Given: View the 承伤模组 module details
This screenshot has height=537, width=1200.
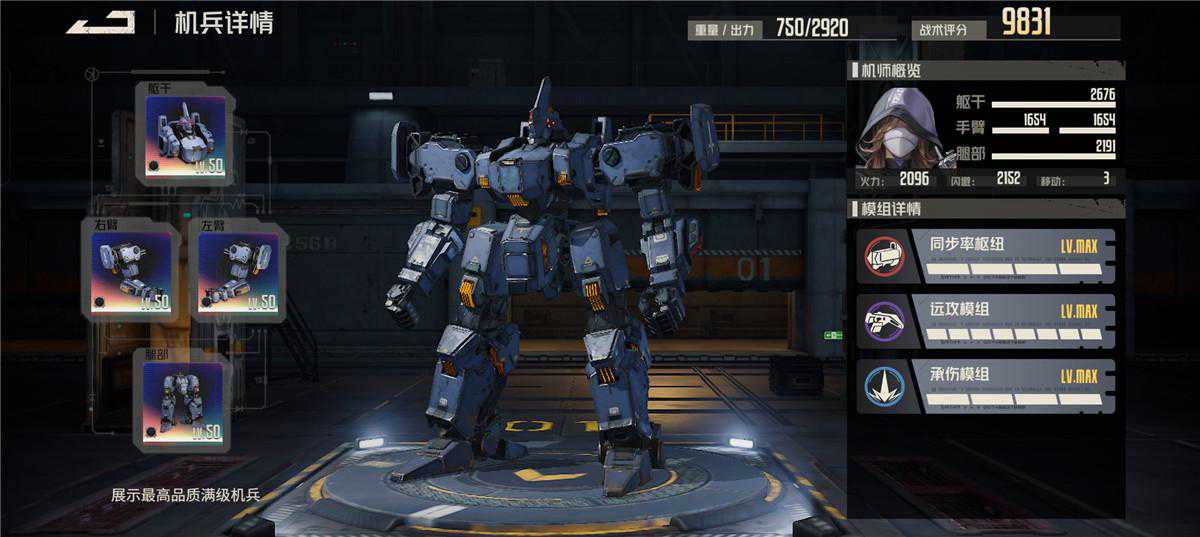Looking at the screenshot, I should tap(986, 386).
